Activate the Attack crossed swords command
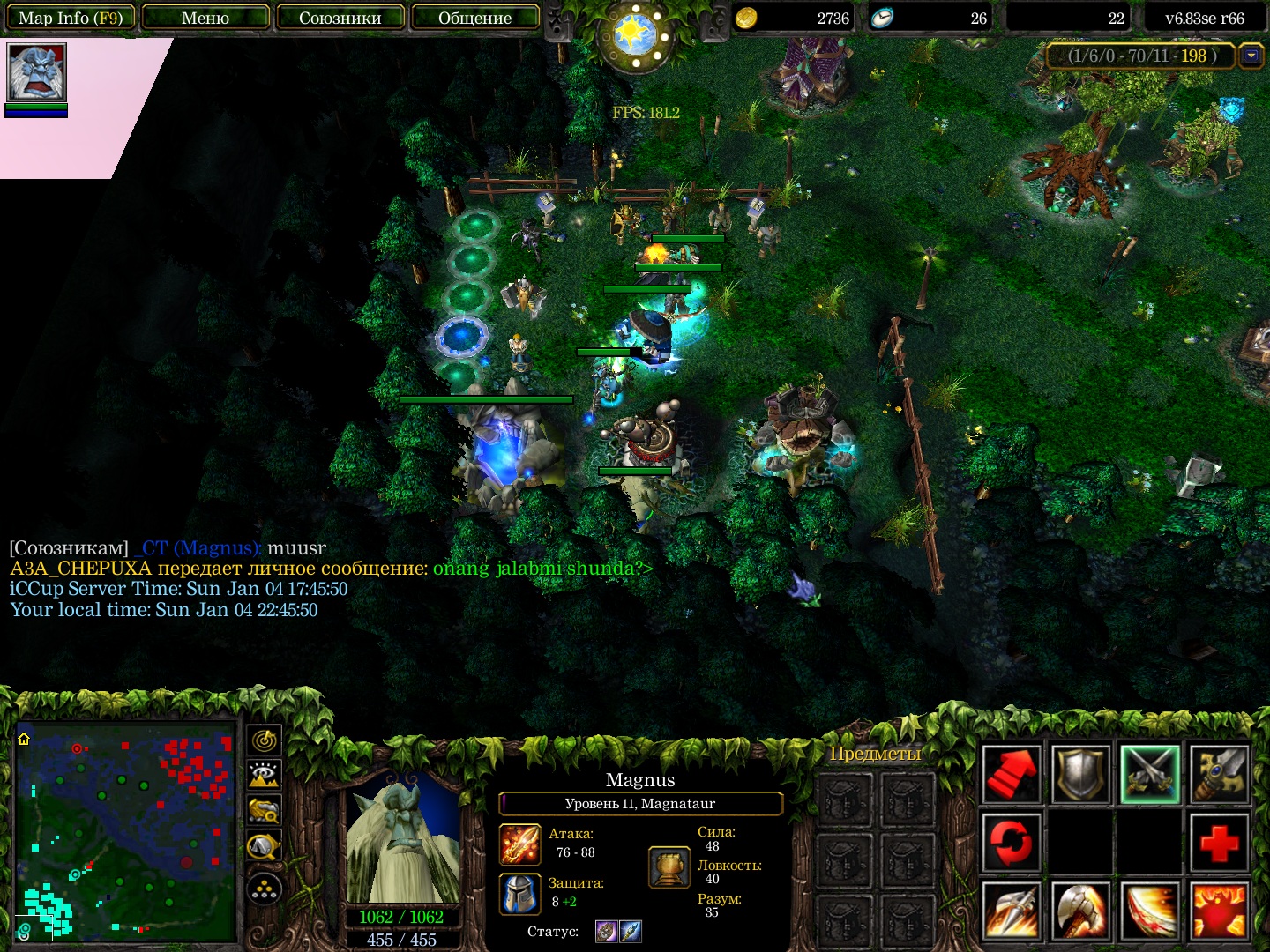The height and width of the screenshot is (952, 1270). pyautogui.click(x=1150, y=774)
